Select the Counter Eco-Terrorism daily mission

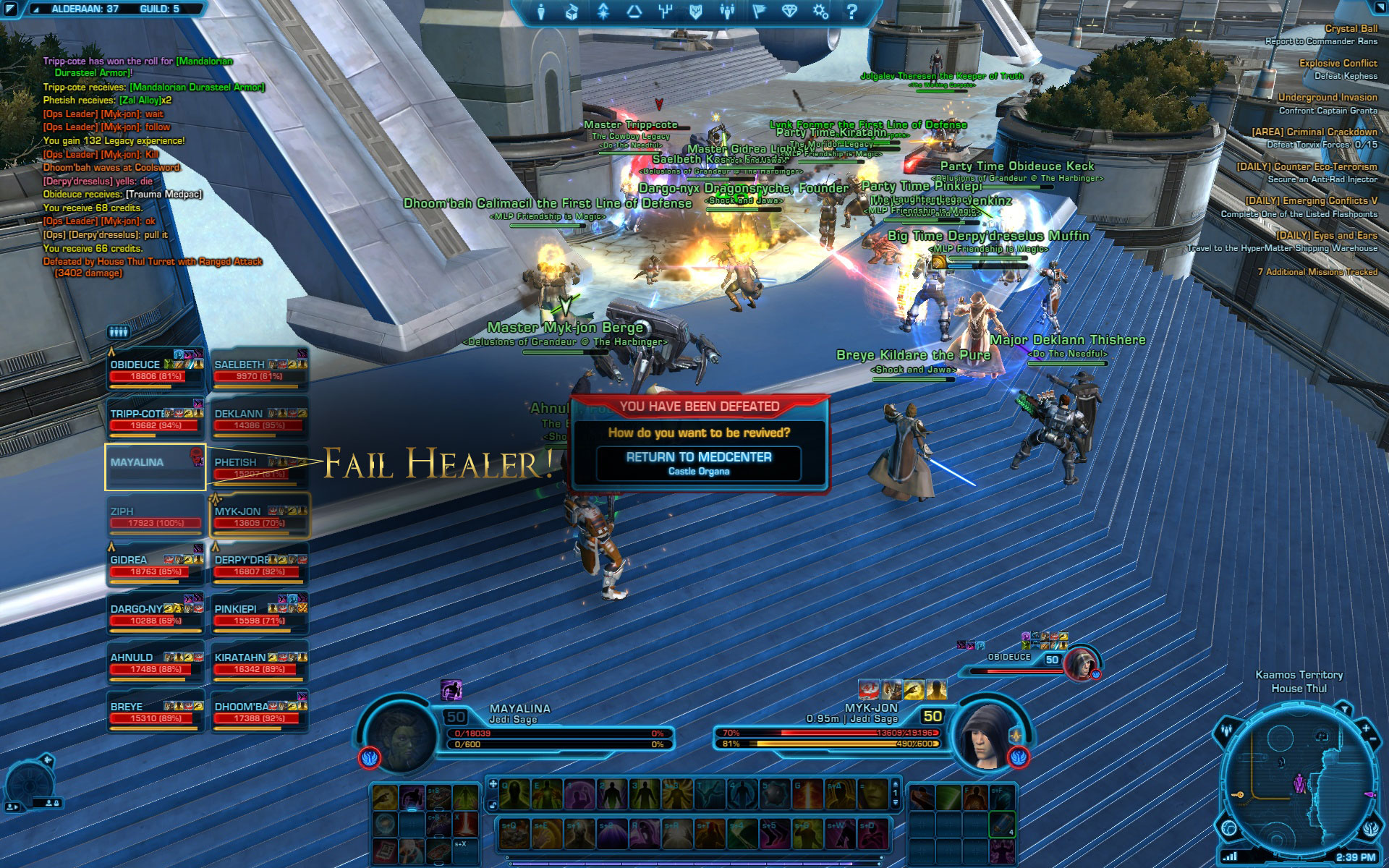1307,166
